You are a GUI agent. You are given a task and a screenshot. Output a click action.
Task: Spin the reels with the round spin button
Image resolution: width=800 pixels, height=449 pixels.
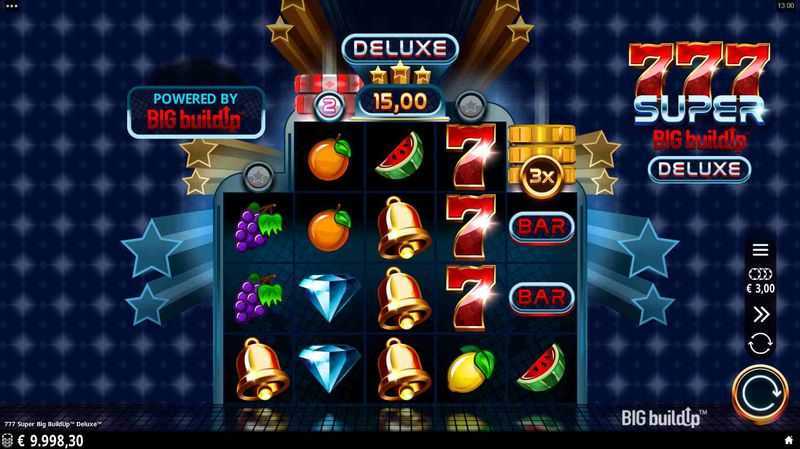click(x=759, y=394)
